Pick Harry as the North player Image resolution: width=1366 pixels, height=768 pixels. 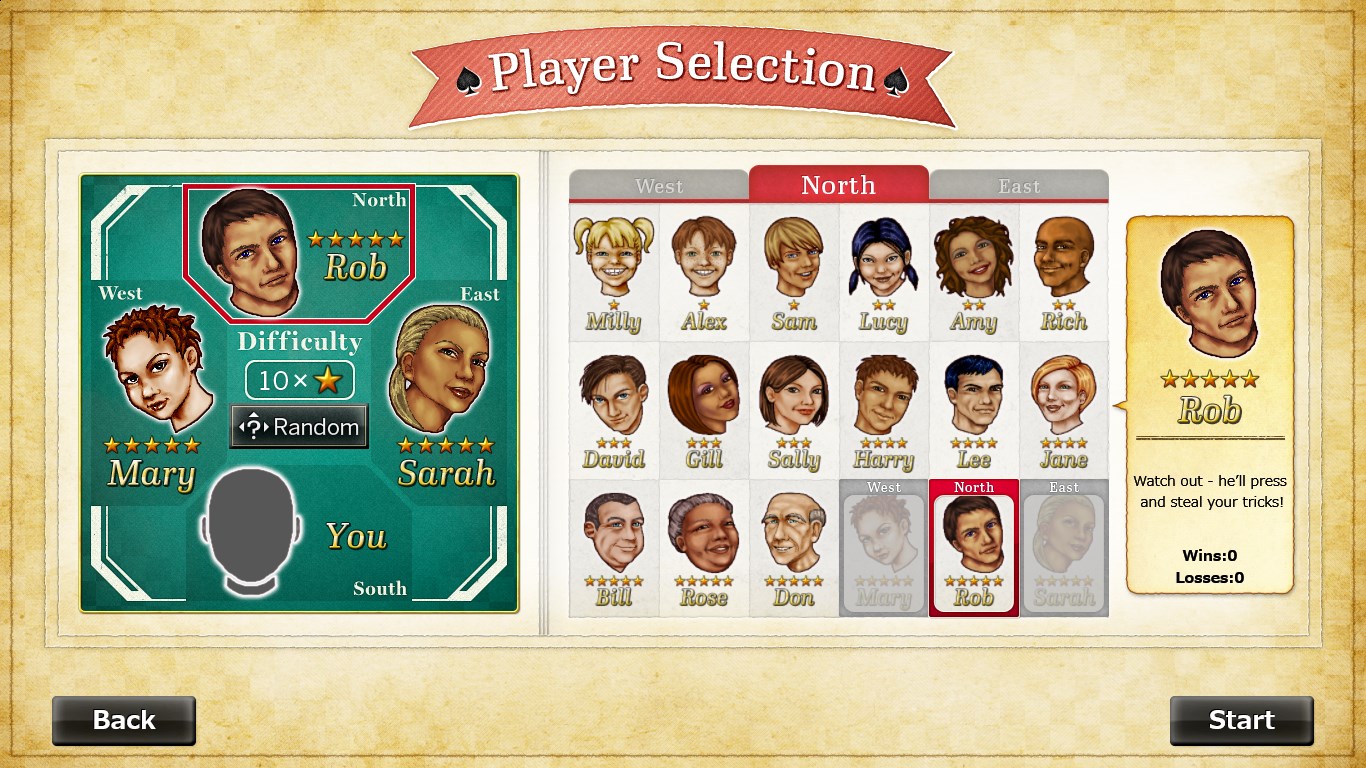point(884,408)
